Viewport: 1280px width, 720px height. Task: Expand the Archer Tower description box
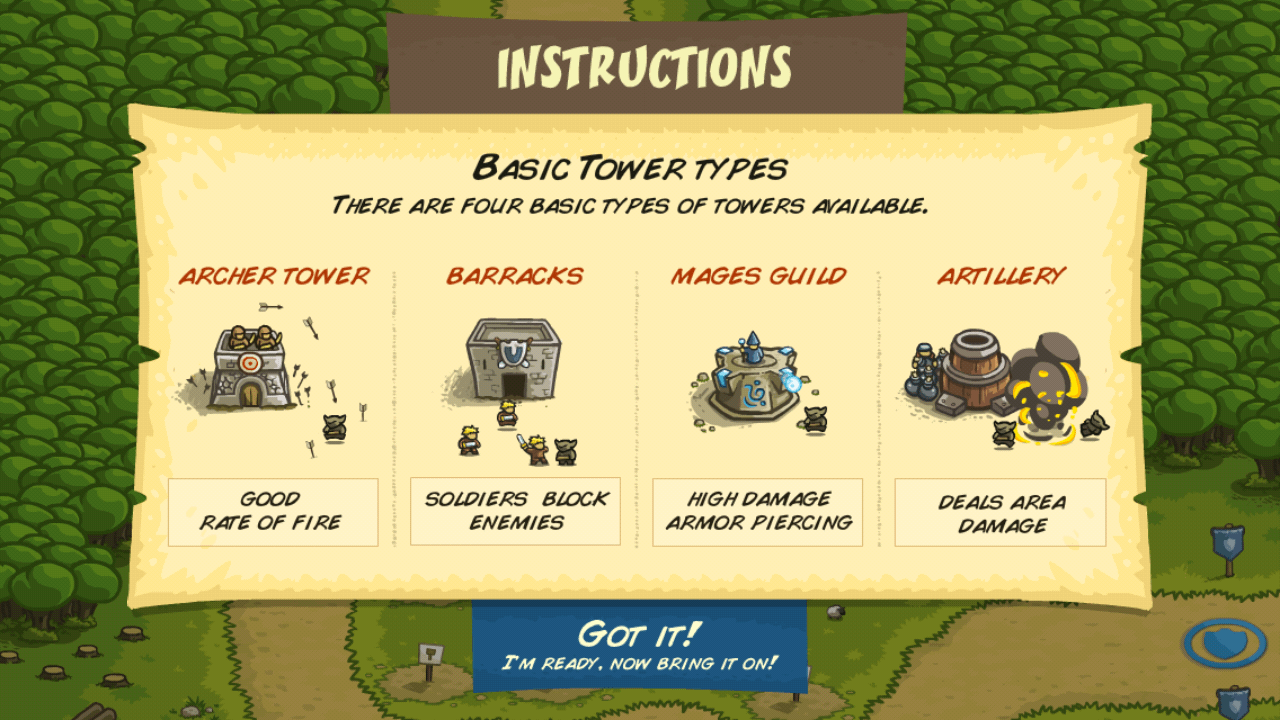pos(274,511)
